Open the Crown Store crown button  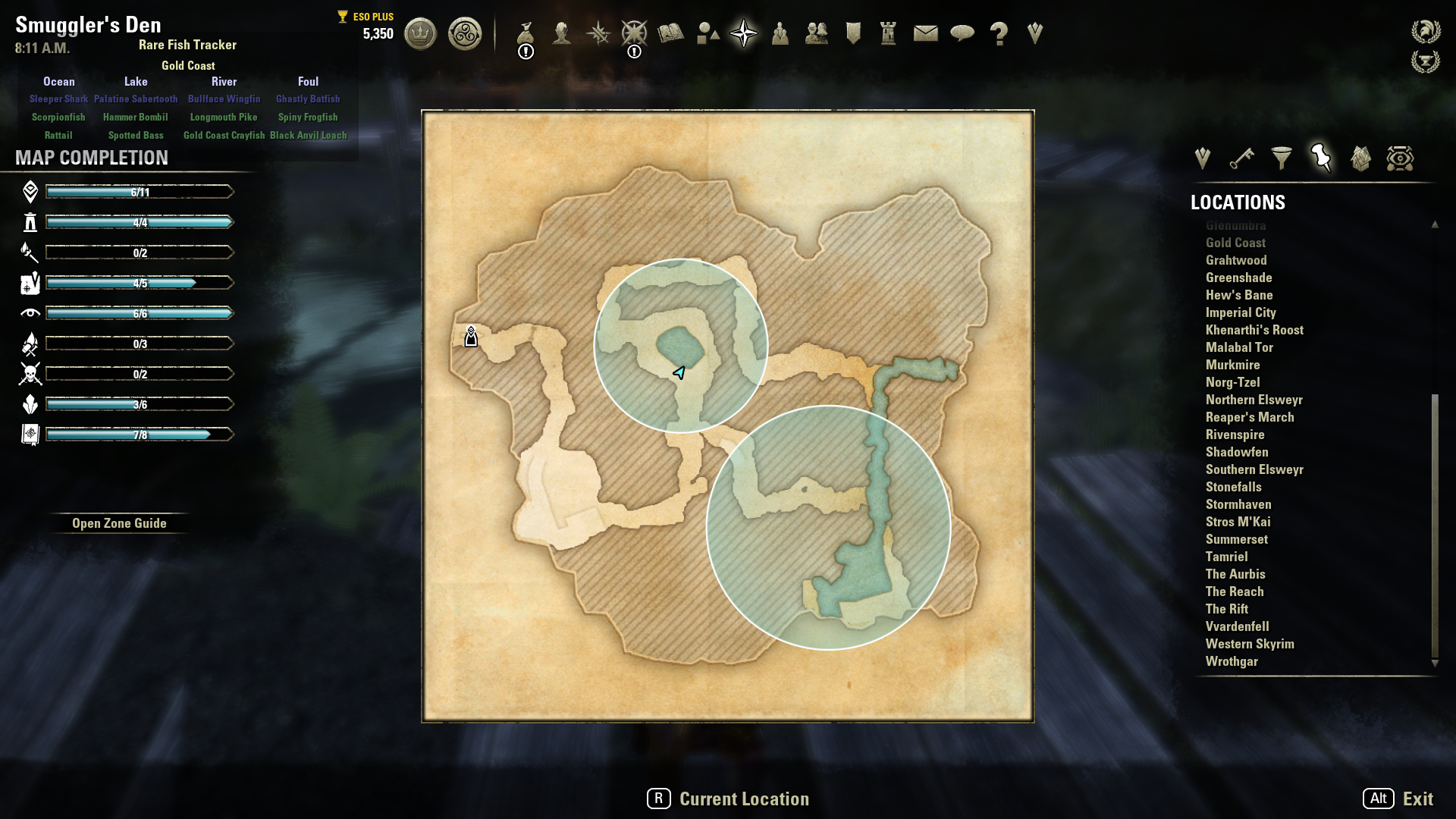pyautogui.click(x=420, y=33)
